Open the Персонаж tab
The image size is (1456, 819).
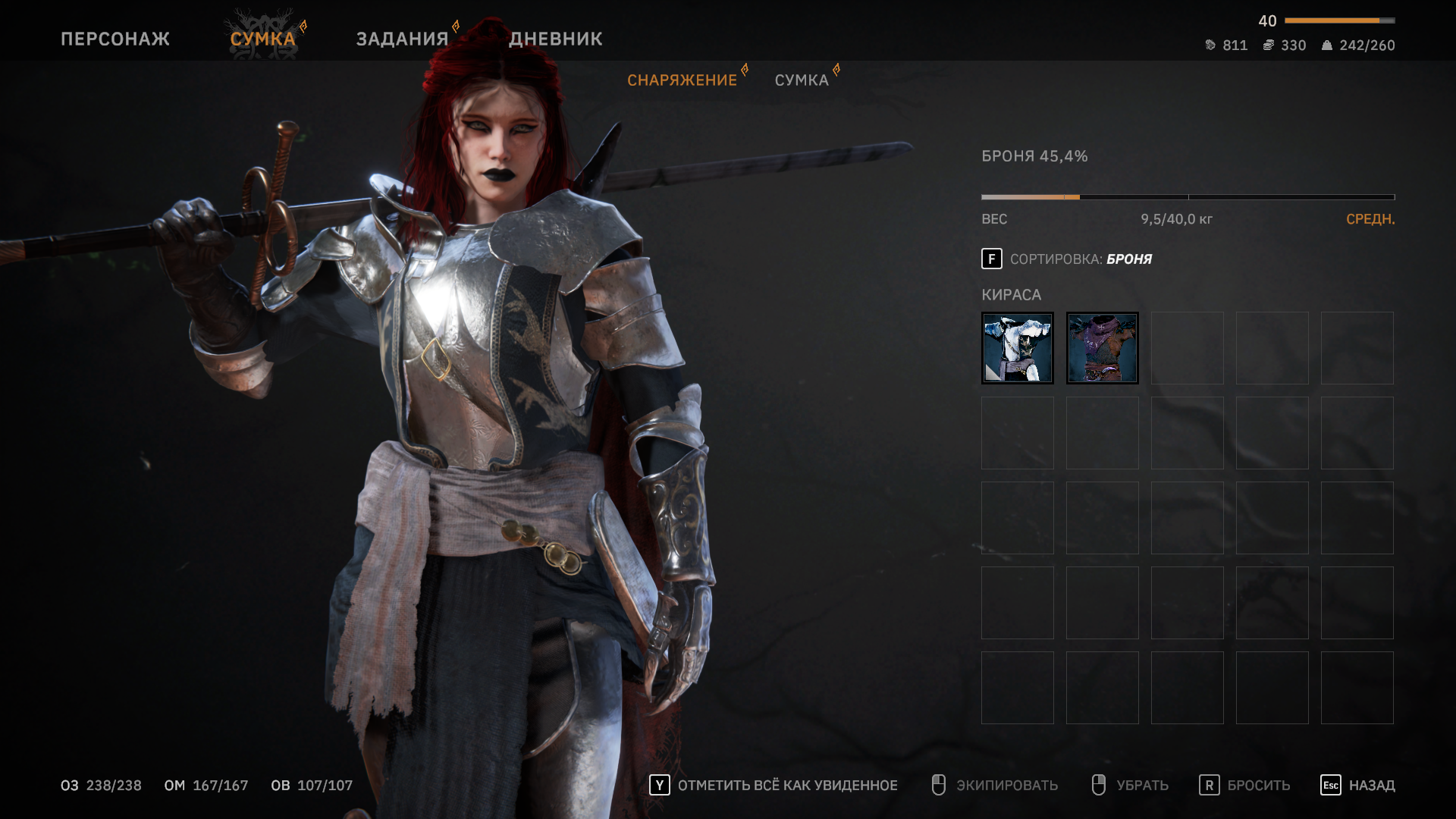pos(115,39)
